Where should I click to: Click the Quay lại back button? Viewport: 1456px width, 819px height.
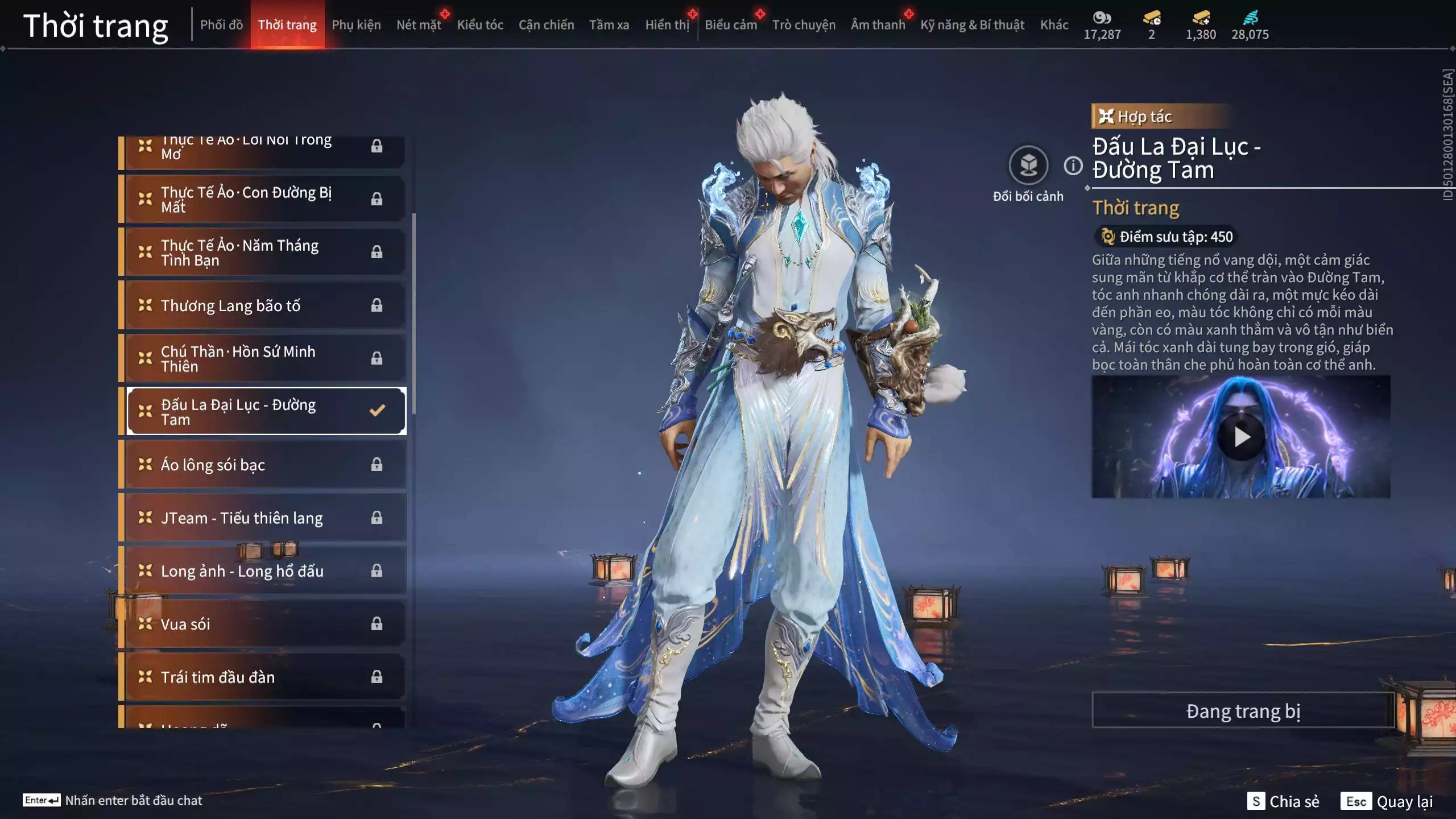[1387, 801]
